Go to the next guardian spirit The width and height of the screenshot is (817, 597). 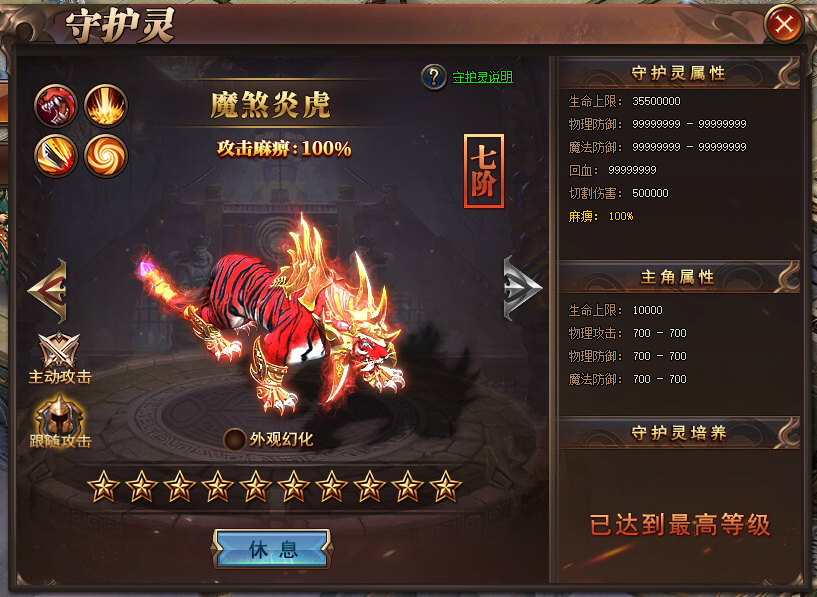[x=522, y=289]
